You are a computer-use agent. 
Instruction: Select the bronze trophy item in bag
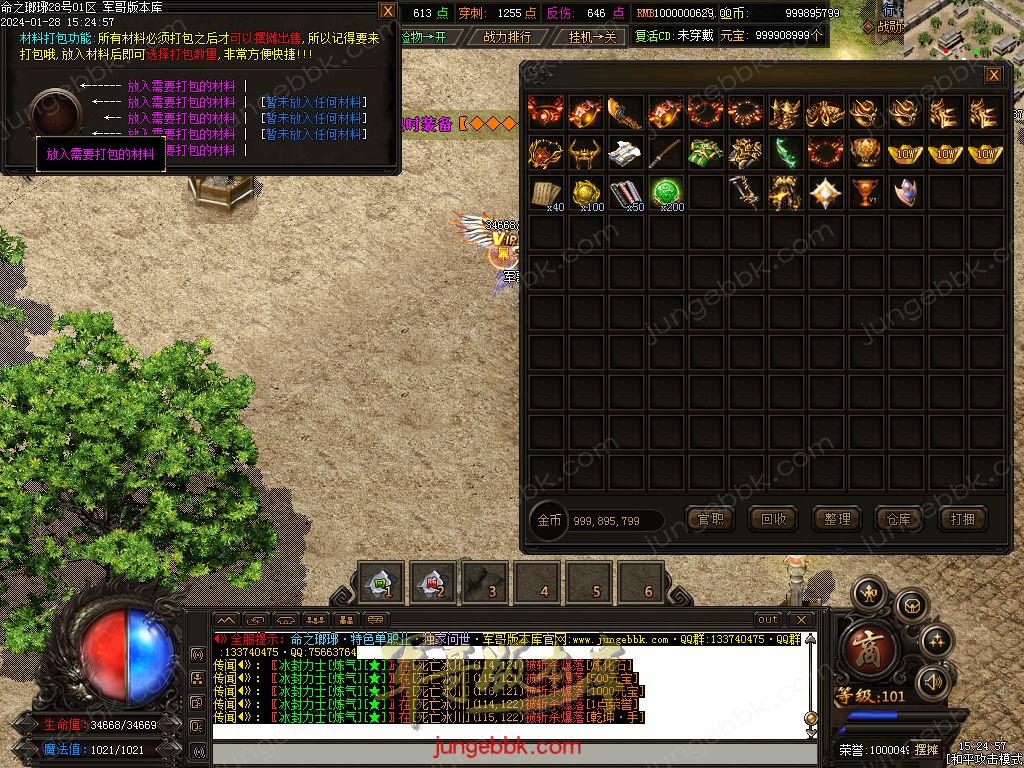(866, 192)
